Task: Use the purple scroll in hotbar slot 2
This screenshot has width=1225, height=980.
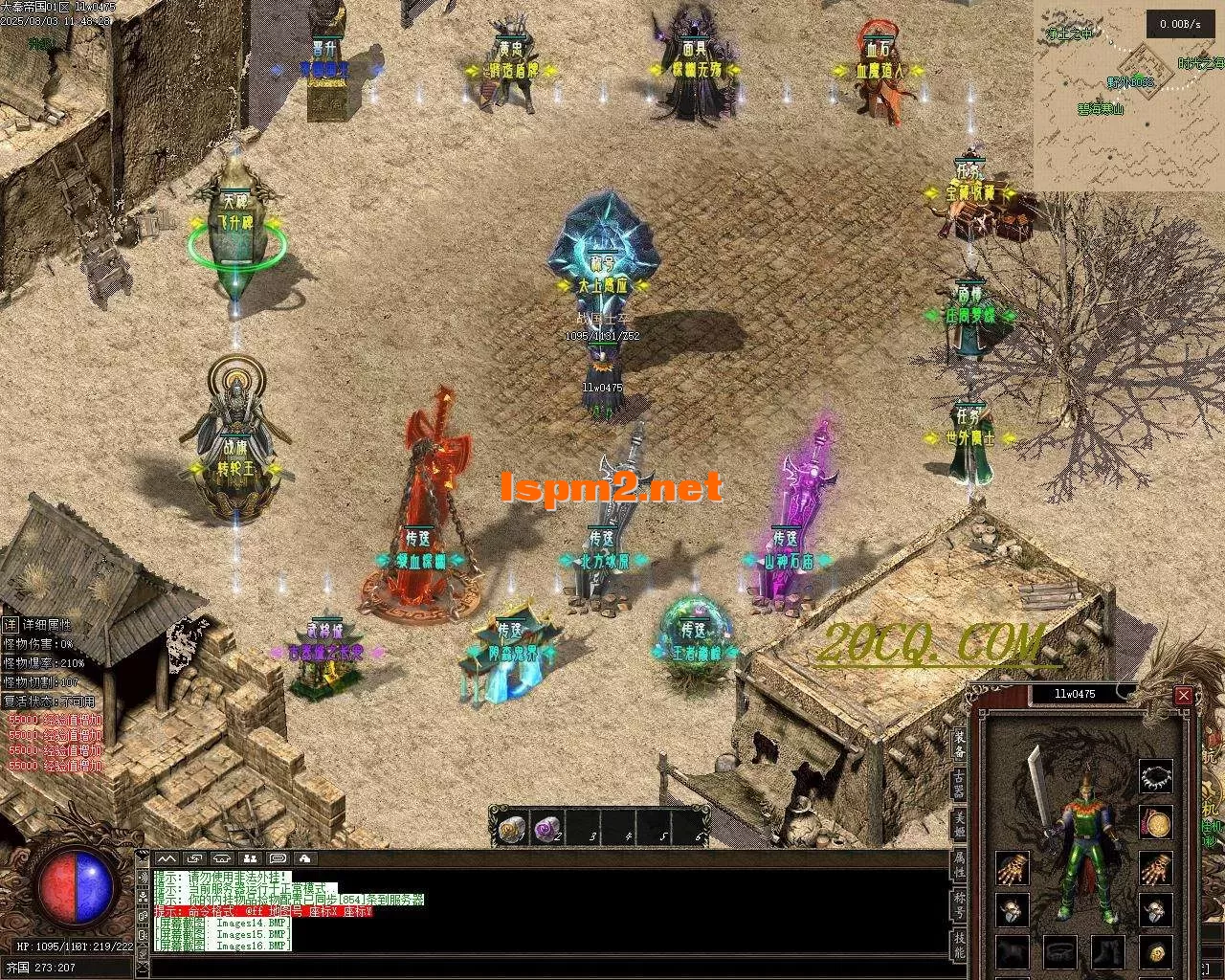Action: (x=546, y=827)
